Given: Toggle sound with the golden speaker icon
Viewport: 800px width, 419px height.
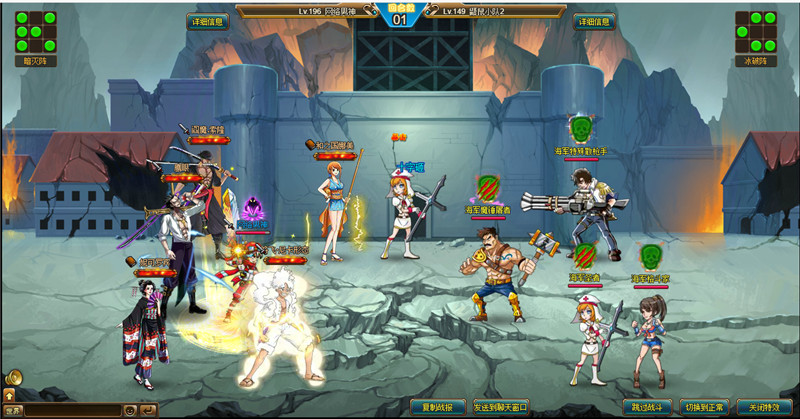Looking at the screenshot, I should tap(13, 378).
